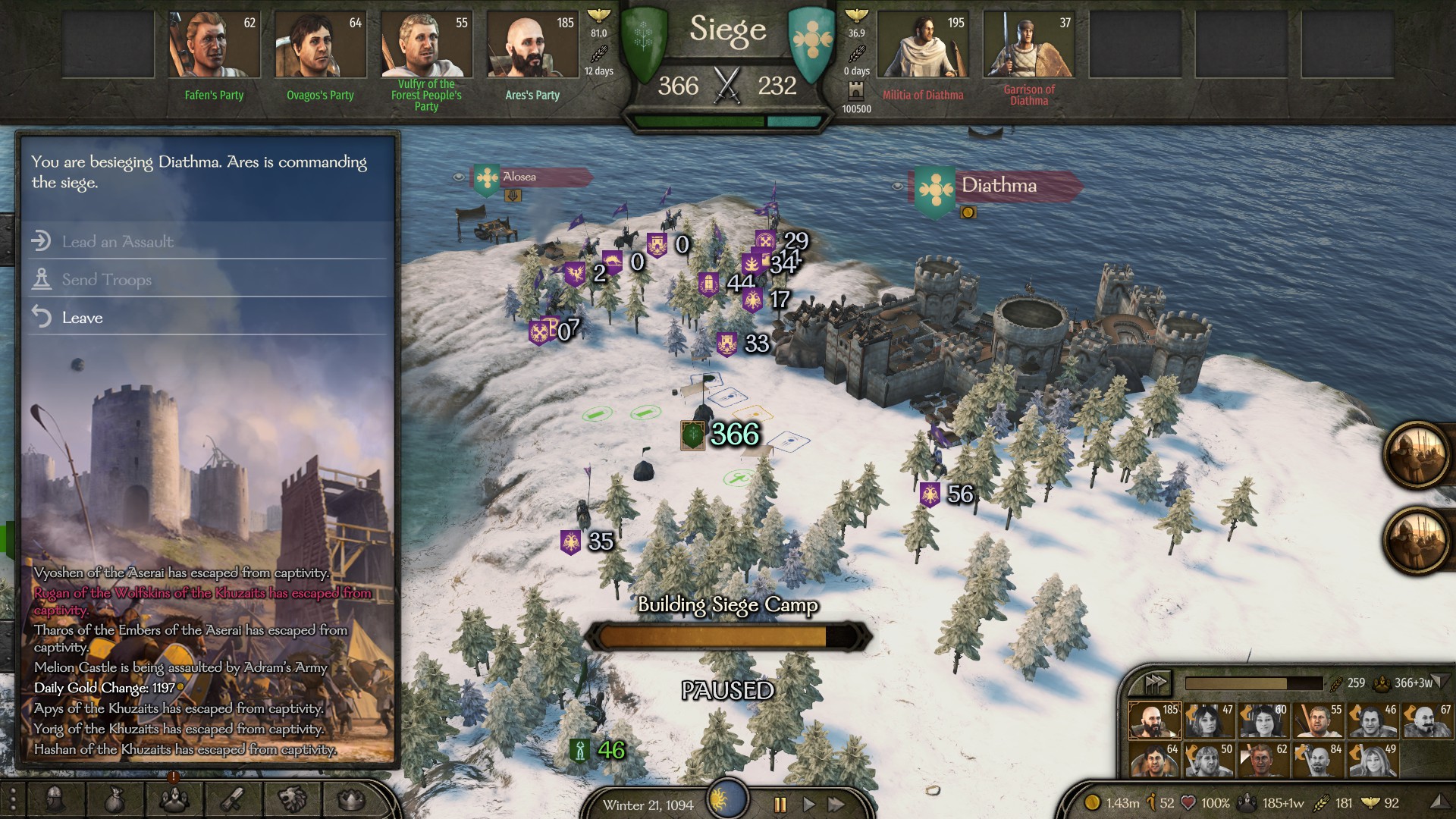Click the Diathma settlement nameplate
Viewport: 1456px width, 819px height.
tap(999, 186)
